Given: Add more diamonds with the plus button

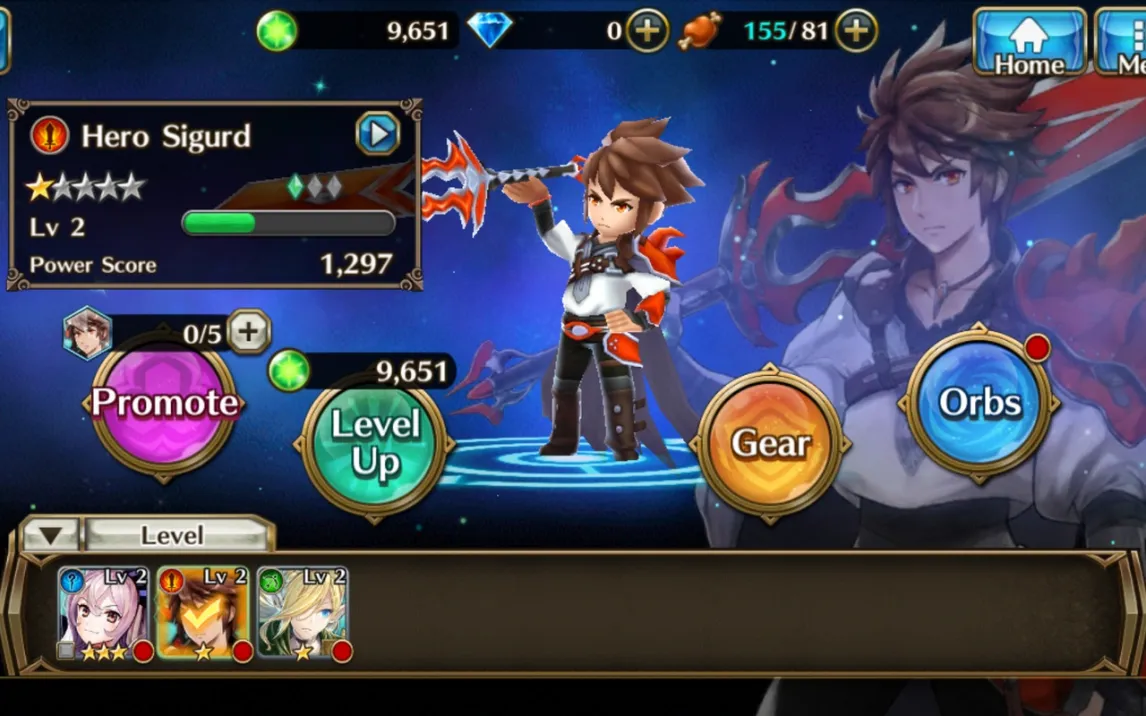Looking at the screenshot, I should pos(647,31).
